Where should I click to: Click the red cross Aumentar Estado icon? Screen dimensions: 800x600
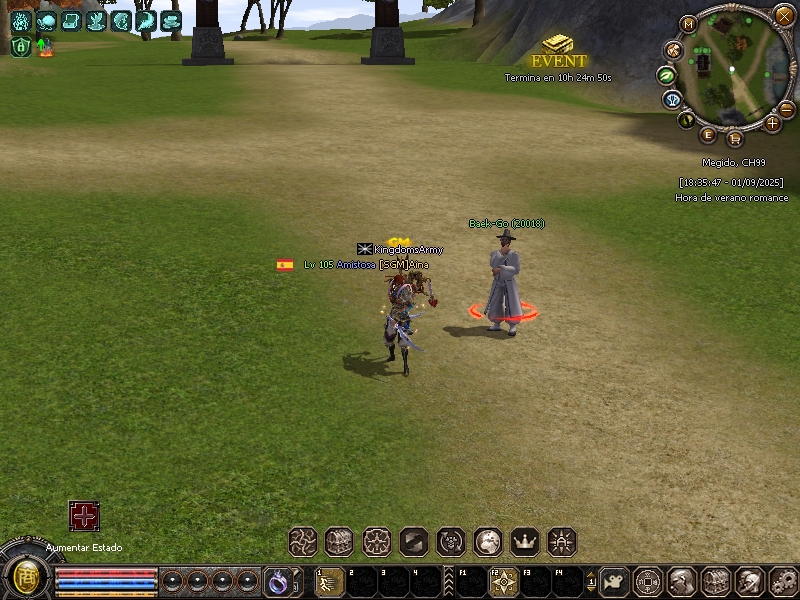[84, 516]
